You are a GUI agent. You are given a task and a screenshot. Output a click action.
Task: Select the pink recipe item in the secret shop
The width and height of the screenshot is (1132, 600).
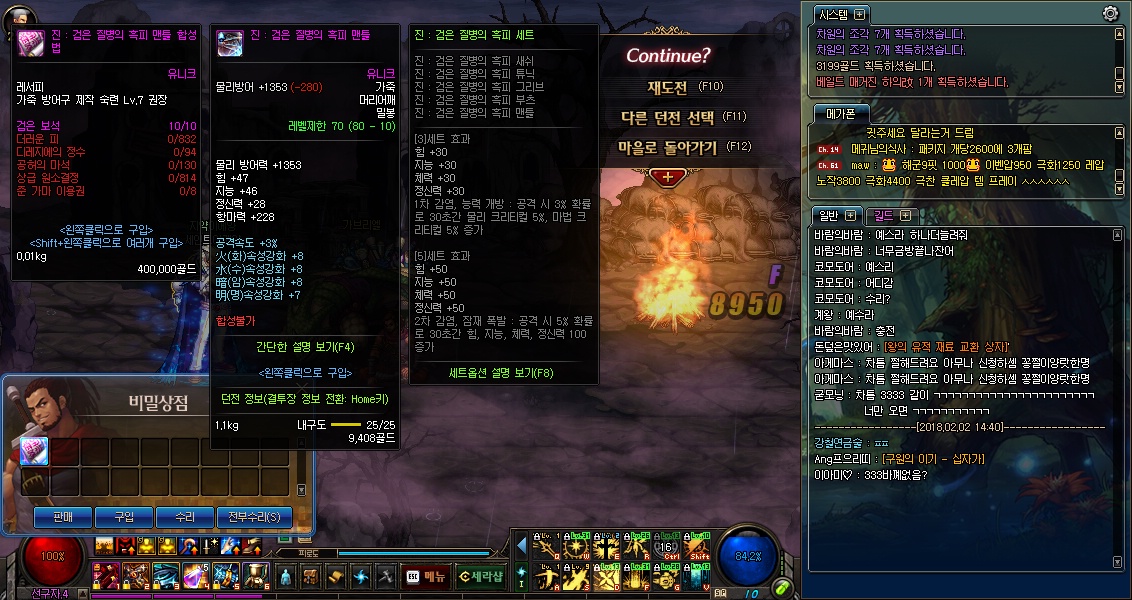(34, 451)
